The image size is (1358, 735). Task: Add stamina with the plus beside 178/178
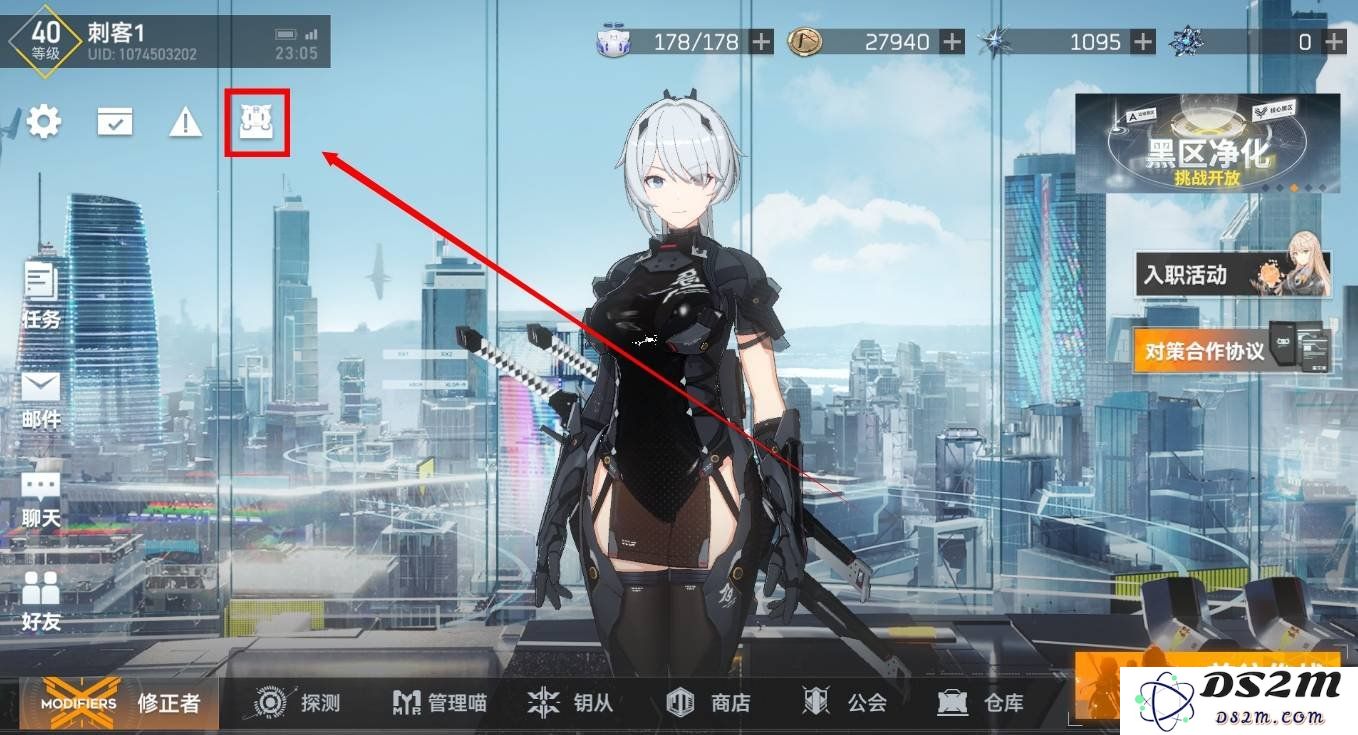[x=762, y=42]
